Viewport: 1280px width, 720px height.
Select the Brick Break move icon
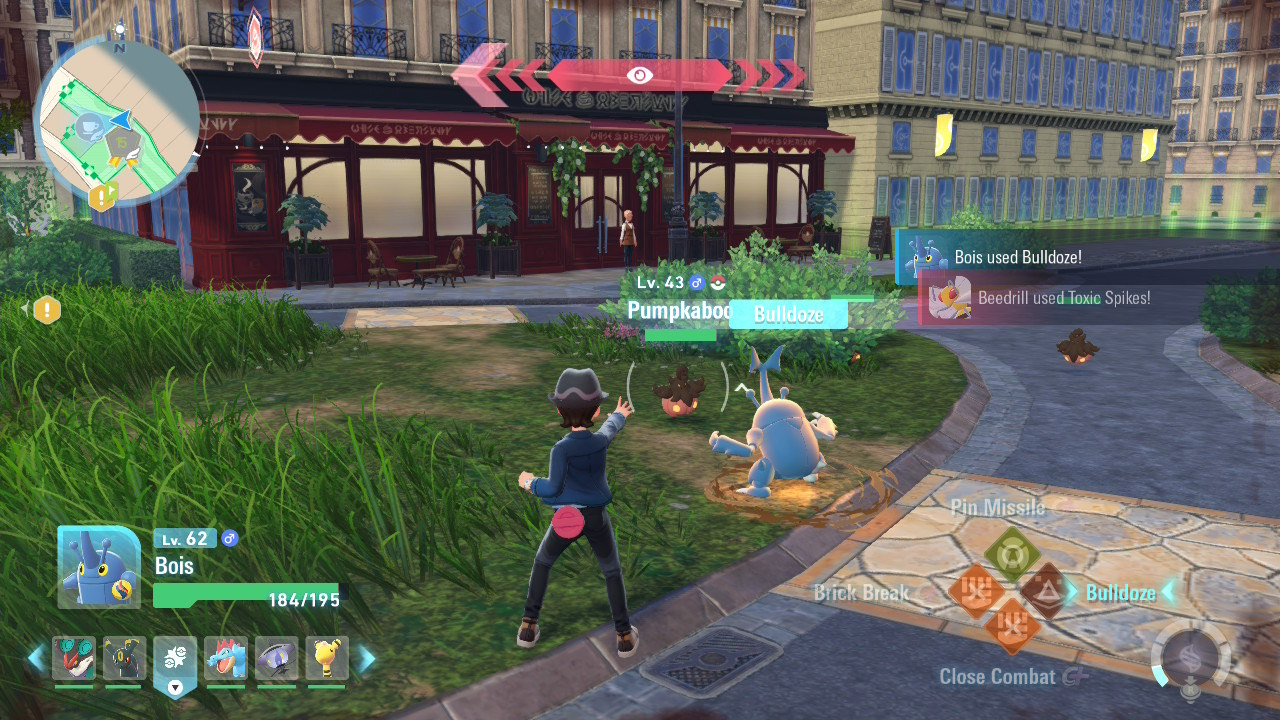pos(977,587)
